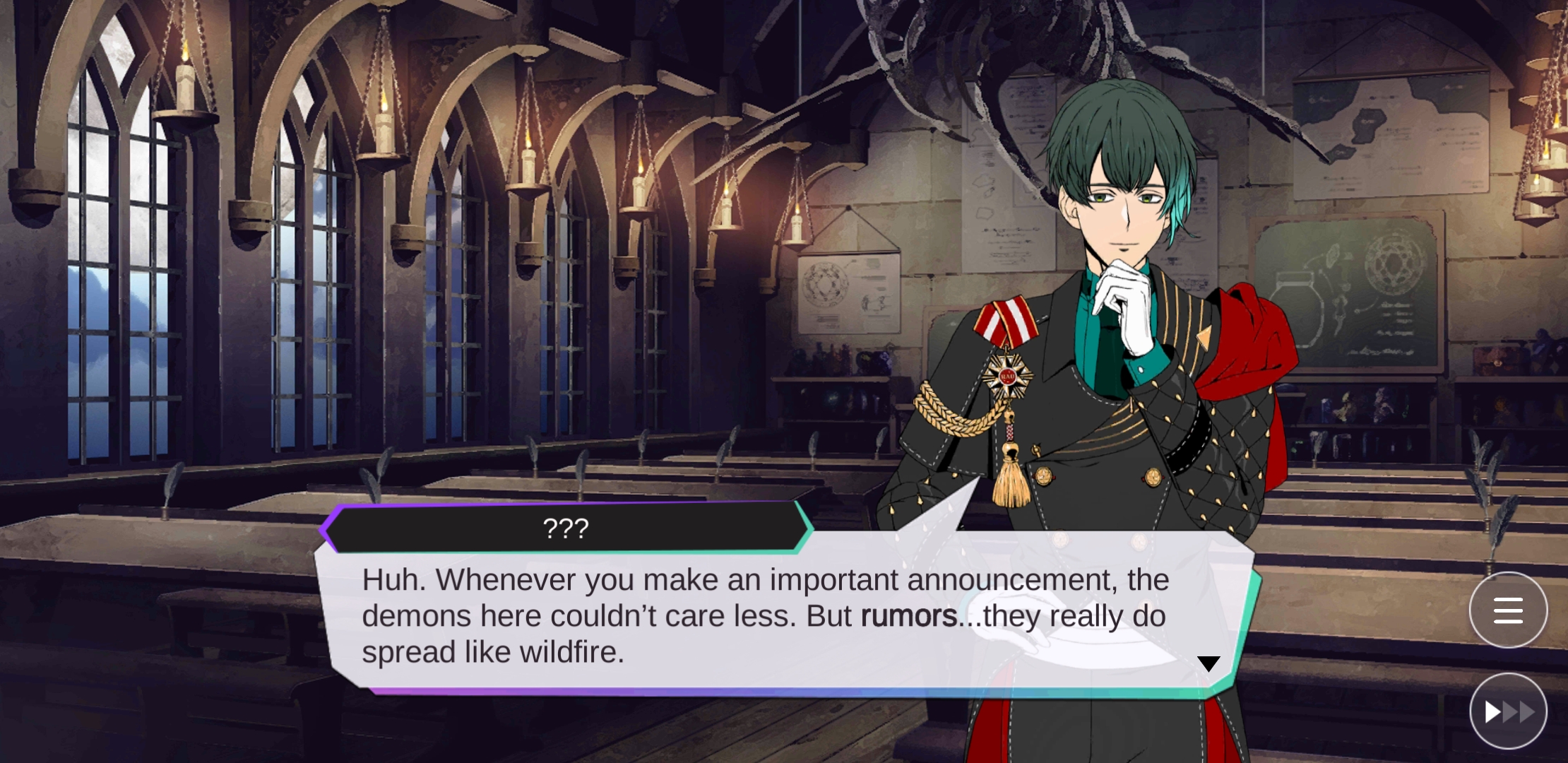1568x763 pixels.
Task: Tap the fast-forward skip button
Action: click(x=1508, y=711)
